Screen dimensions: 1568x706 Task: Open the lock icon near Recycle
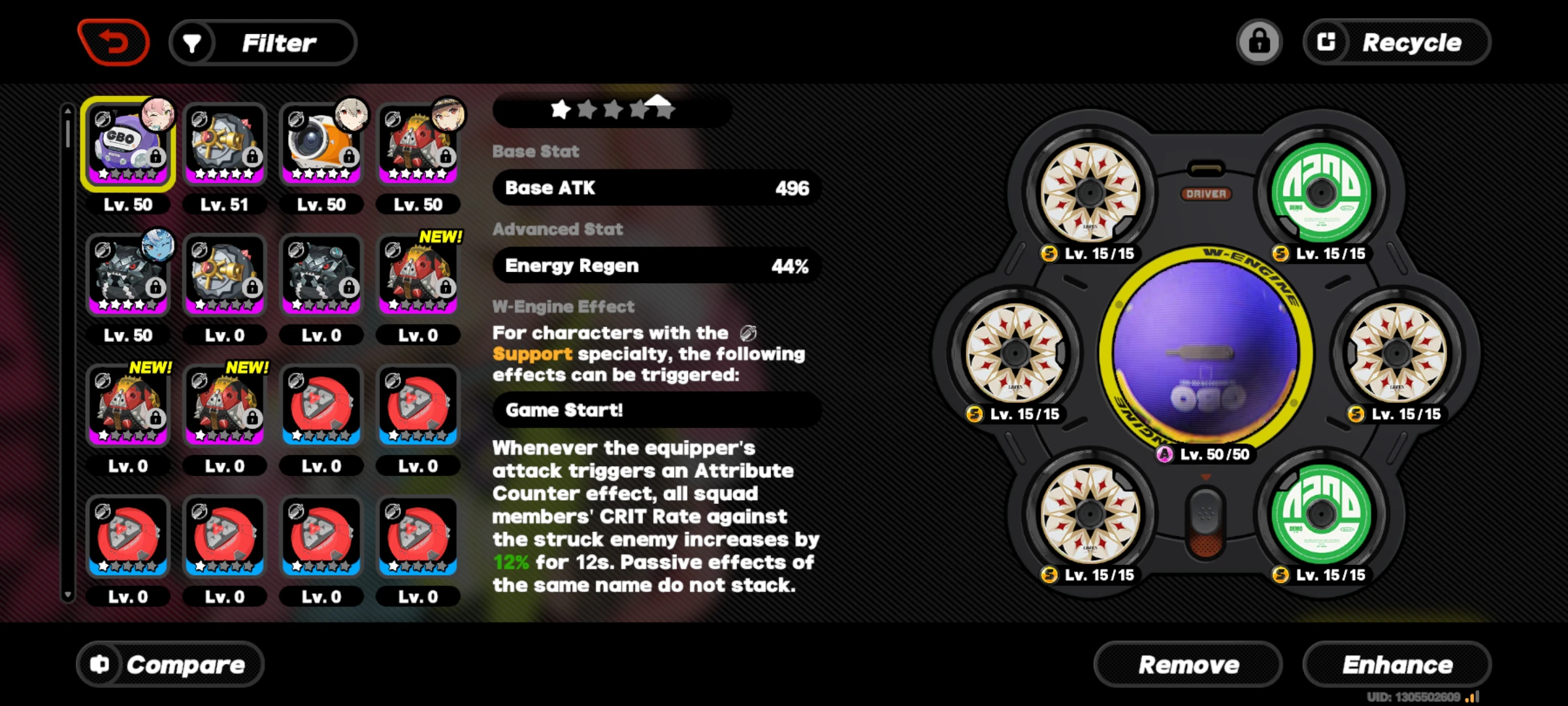point(1259,42)
